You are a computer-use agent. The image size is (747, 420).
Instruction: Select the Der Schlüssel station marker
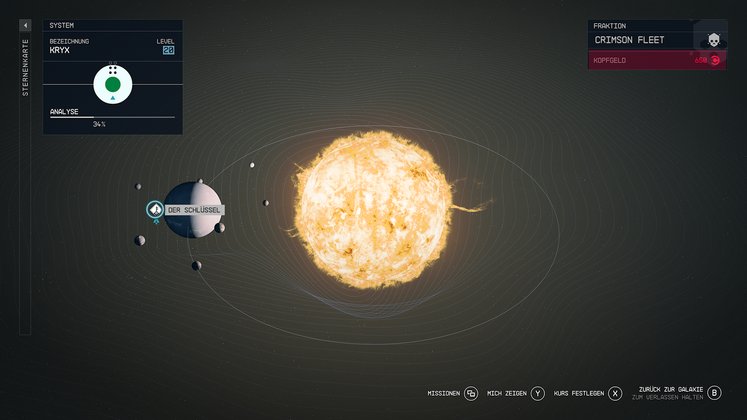tap(155, 209)
